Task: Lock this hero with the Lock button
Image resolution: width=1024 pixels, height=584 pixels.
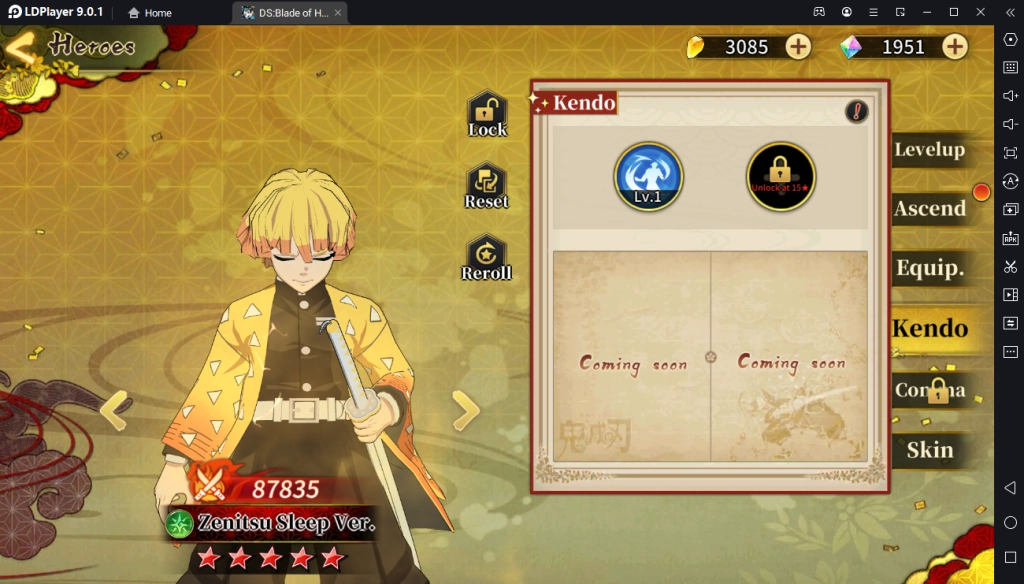Action: (x=487, y=115)
